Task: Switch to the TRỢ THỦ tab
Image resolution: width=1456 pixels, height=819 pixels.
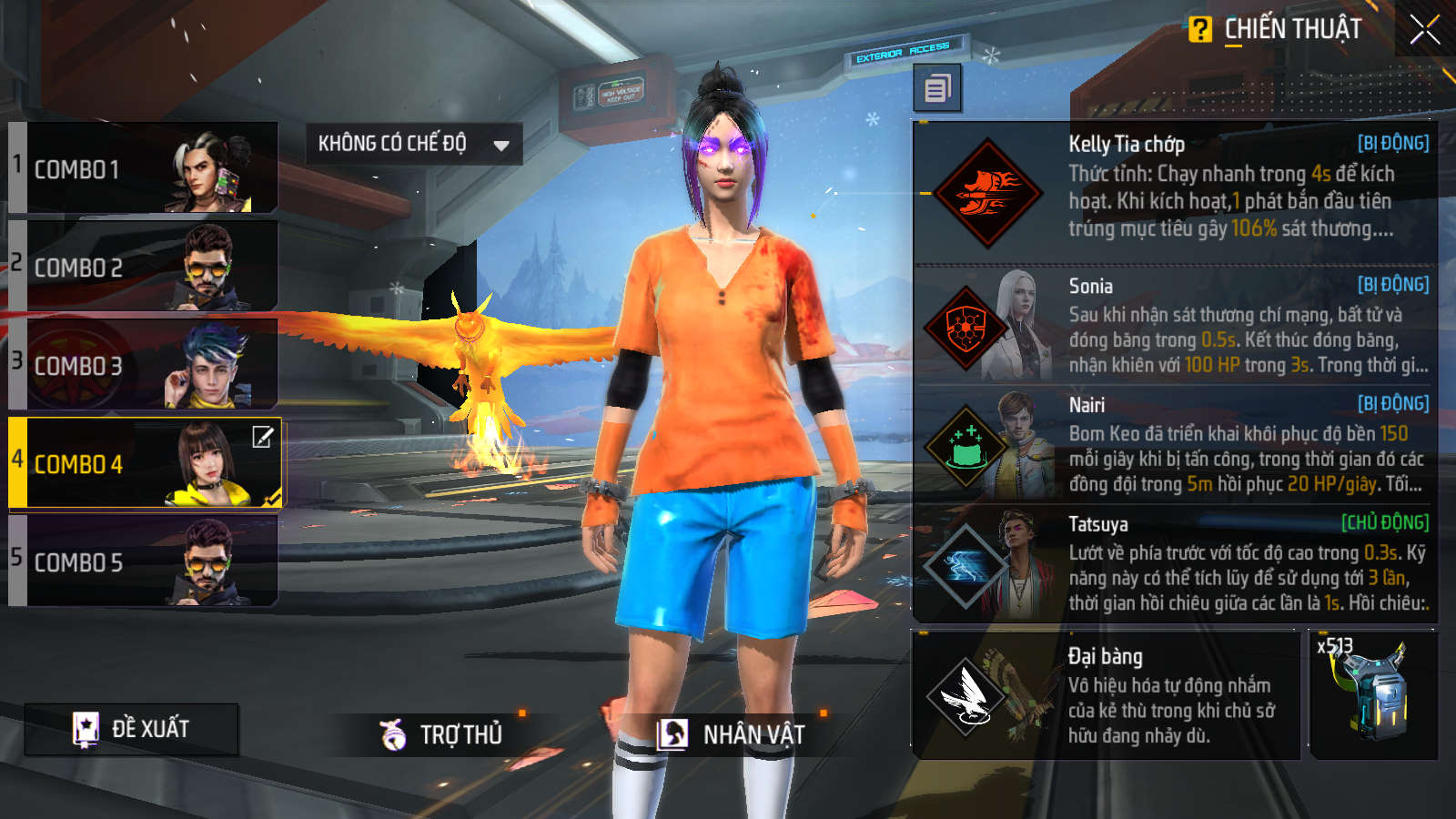Action: [x=443, y=733]
